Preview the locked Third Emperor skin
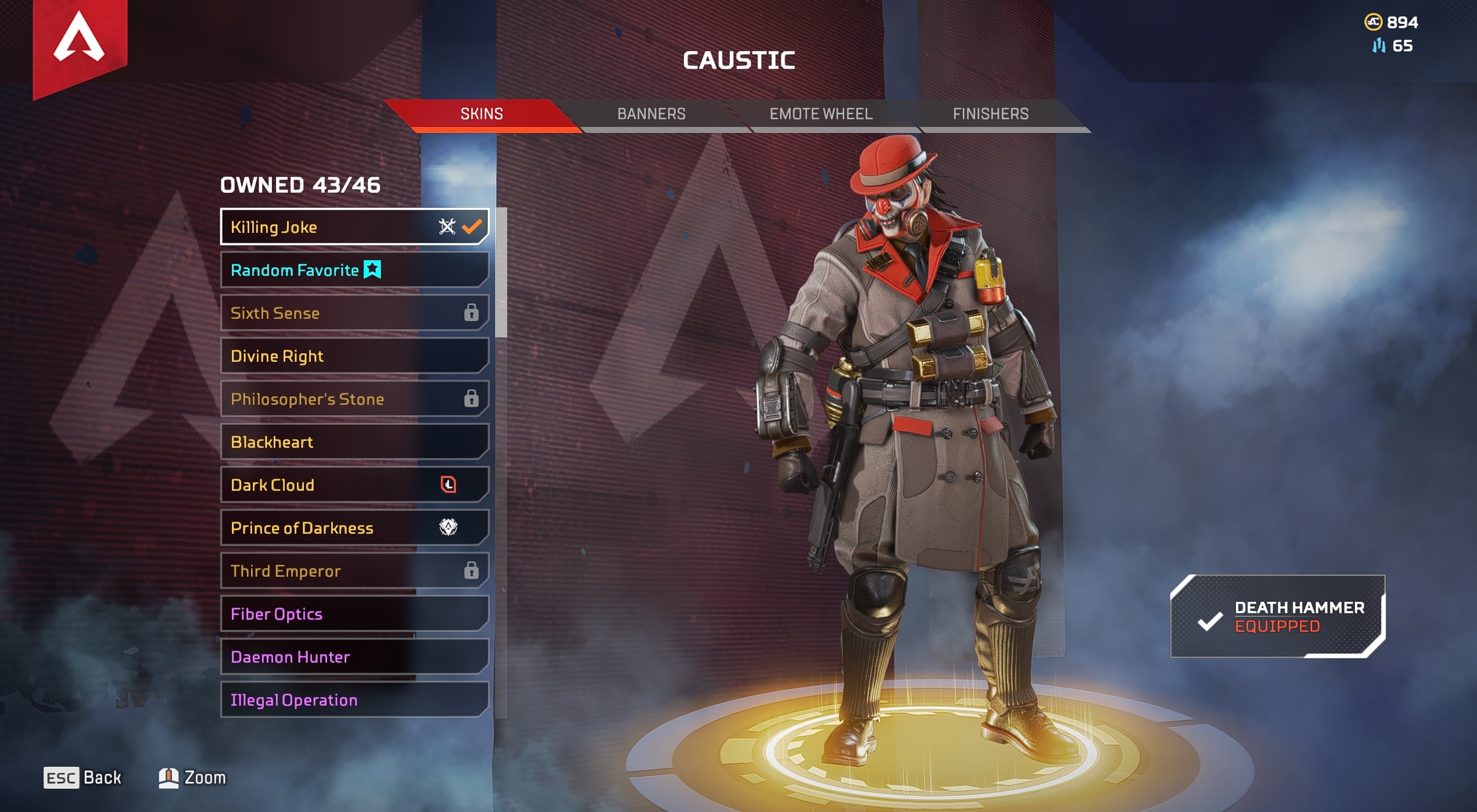The height and width of the screenshot is (812, 1477). tap(354, 570)
